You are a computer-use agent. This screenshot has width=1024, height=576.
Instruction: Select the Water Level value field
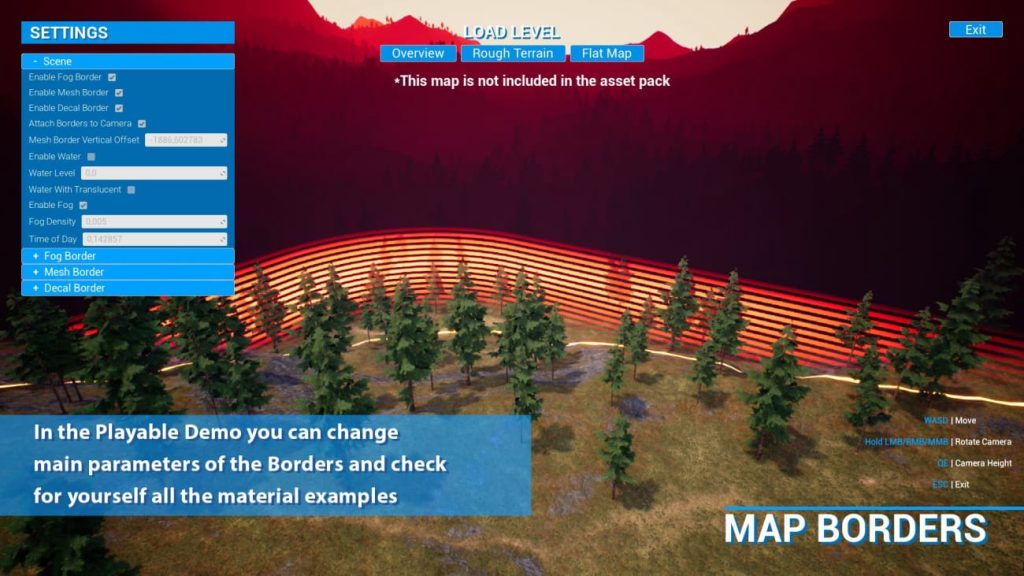[154, 173]
